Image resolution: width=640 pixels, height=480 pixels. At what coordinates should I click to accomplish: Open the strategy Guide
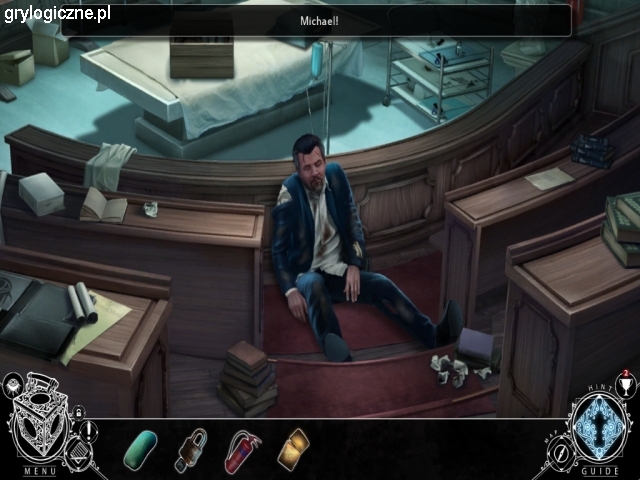click(600, 470)
